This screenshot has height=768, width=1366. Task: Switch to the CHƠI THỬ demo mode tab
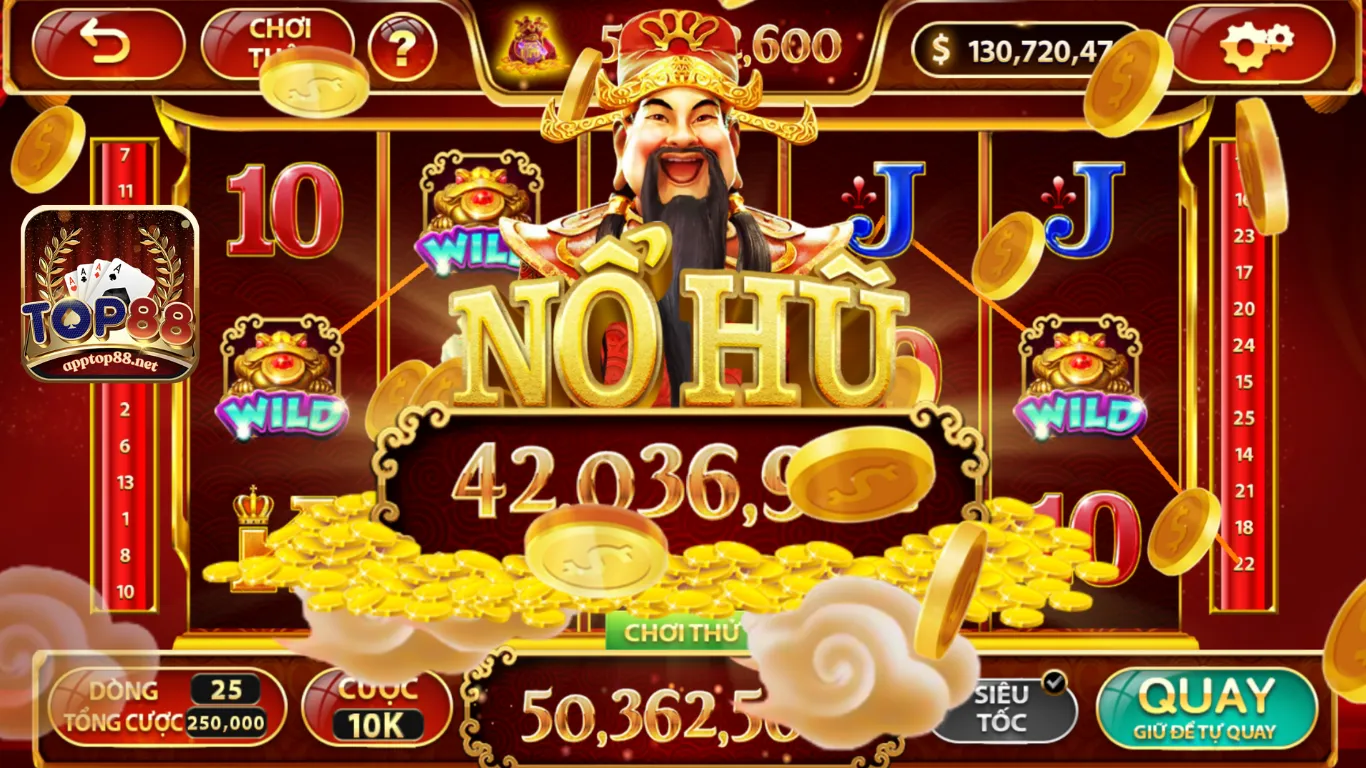tap(283, 40)
